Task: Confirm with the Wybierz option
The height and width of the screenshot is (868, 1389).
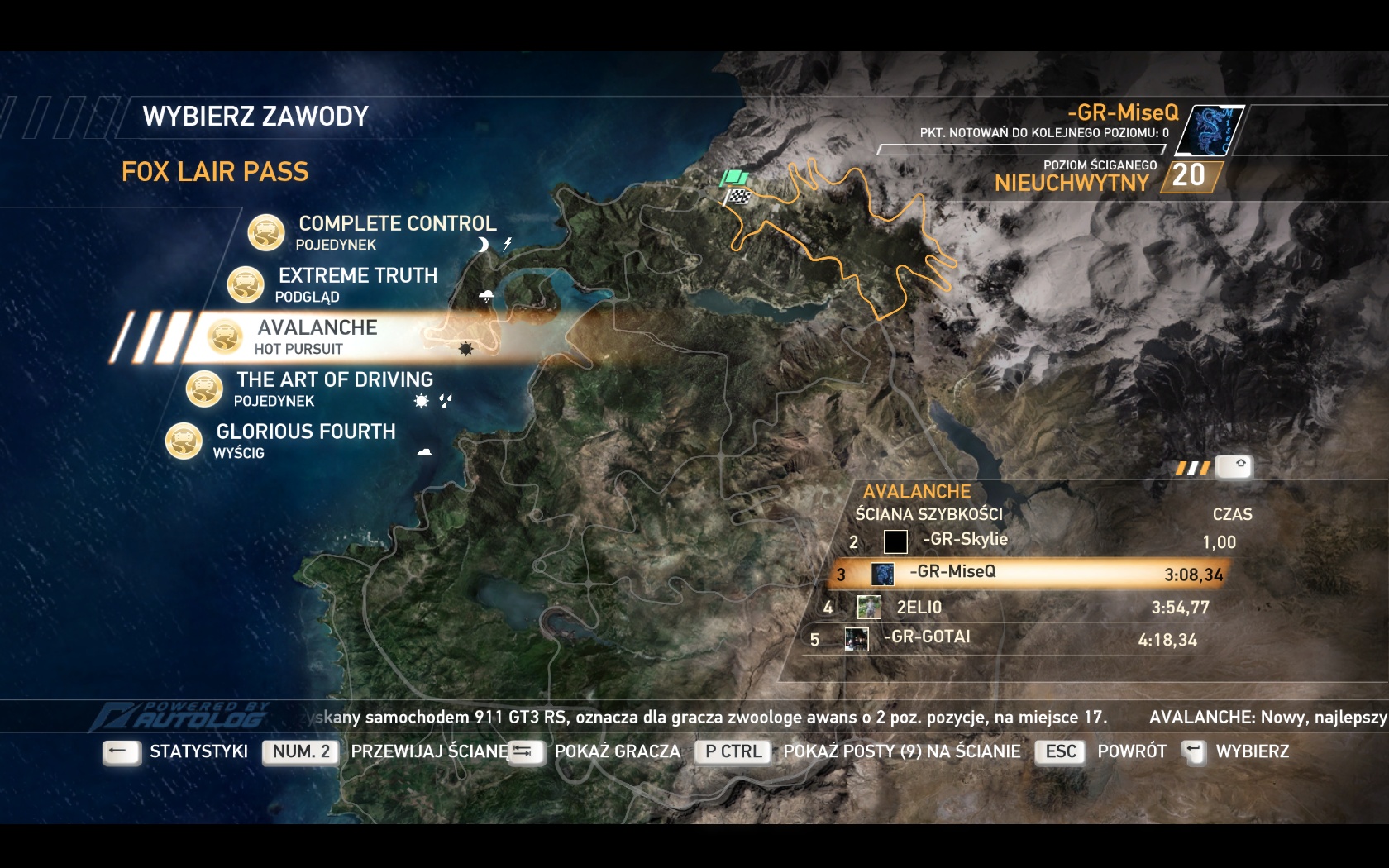Action: (1252, 751)
